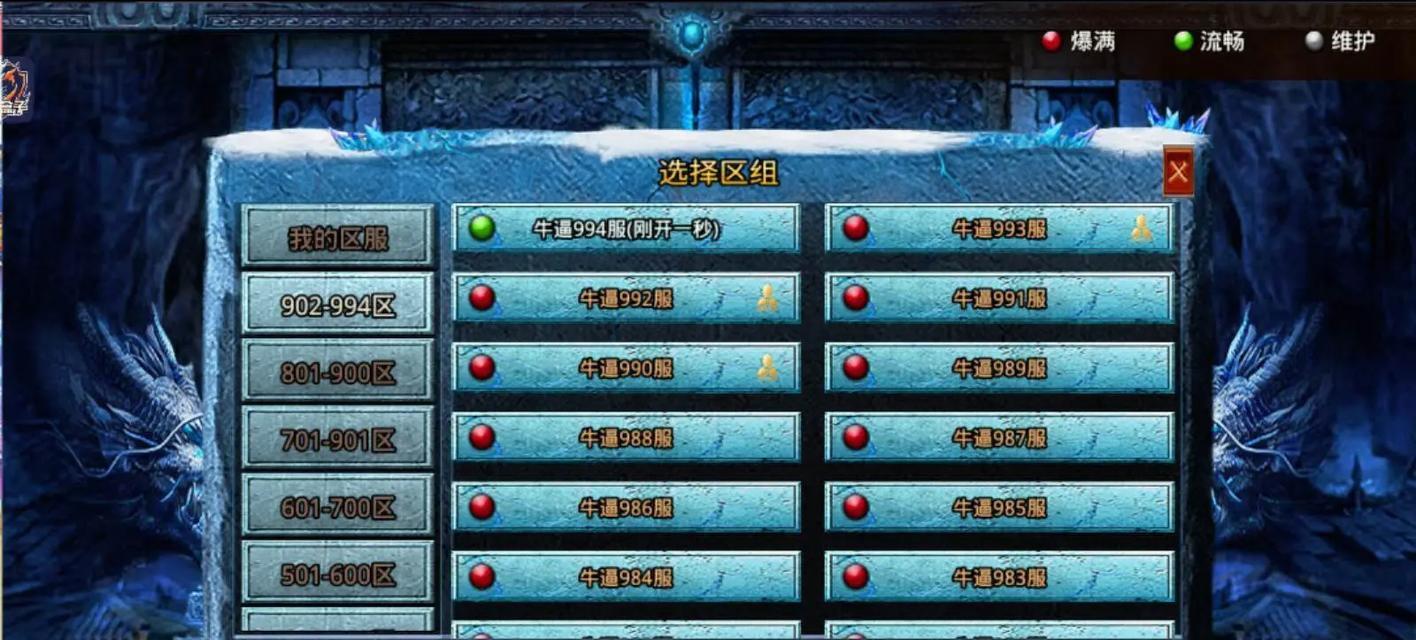Viewport: 1416px width, 640px height.
Task: Pick server 牛逼990服
Action: tap(626, 368)
